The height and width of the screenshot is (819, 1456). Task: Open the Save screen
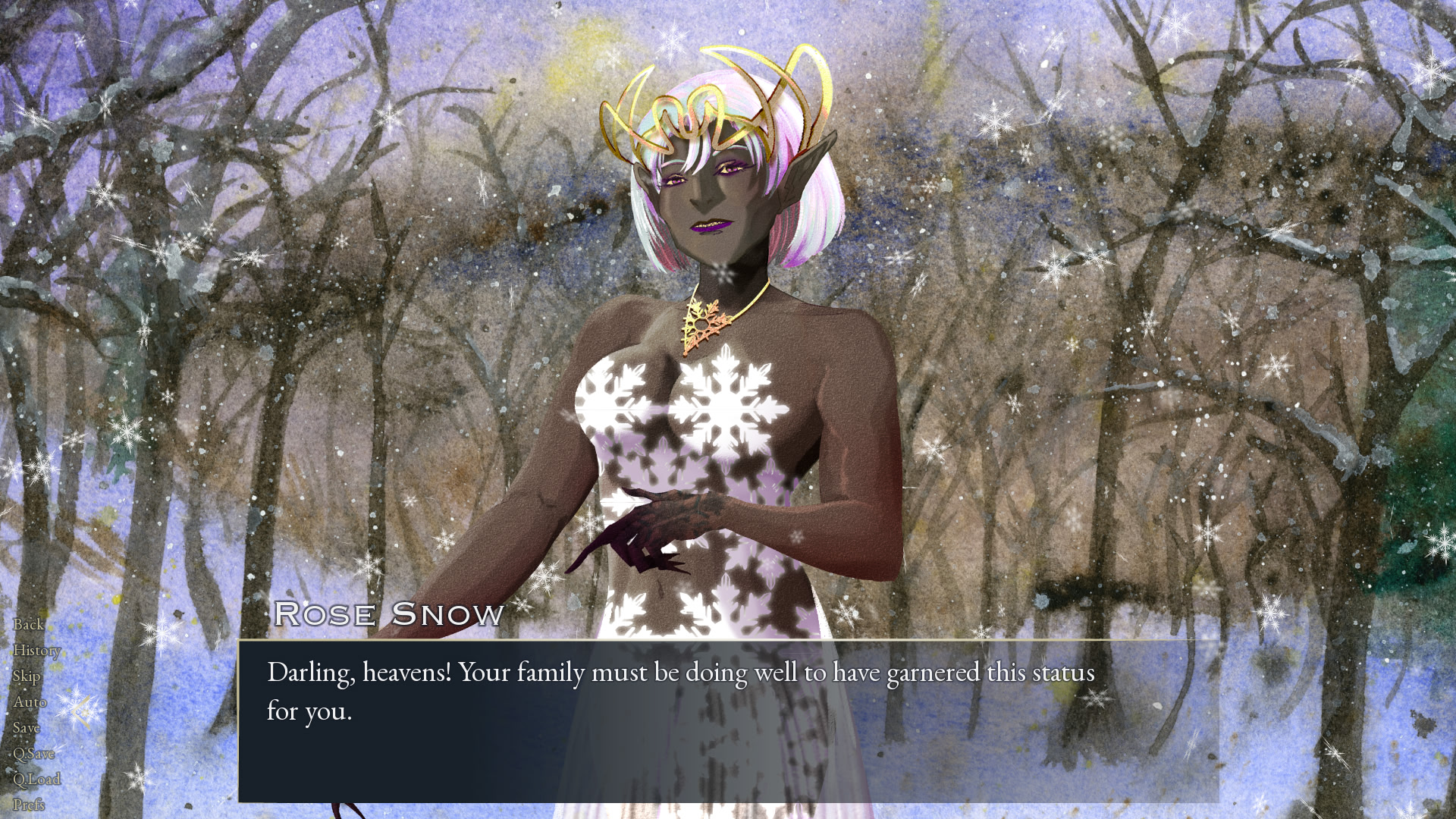(x=27, y=727)
